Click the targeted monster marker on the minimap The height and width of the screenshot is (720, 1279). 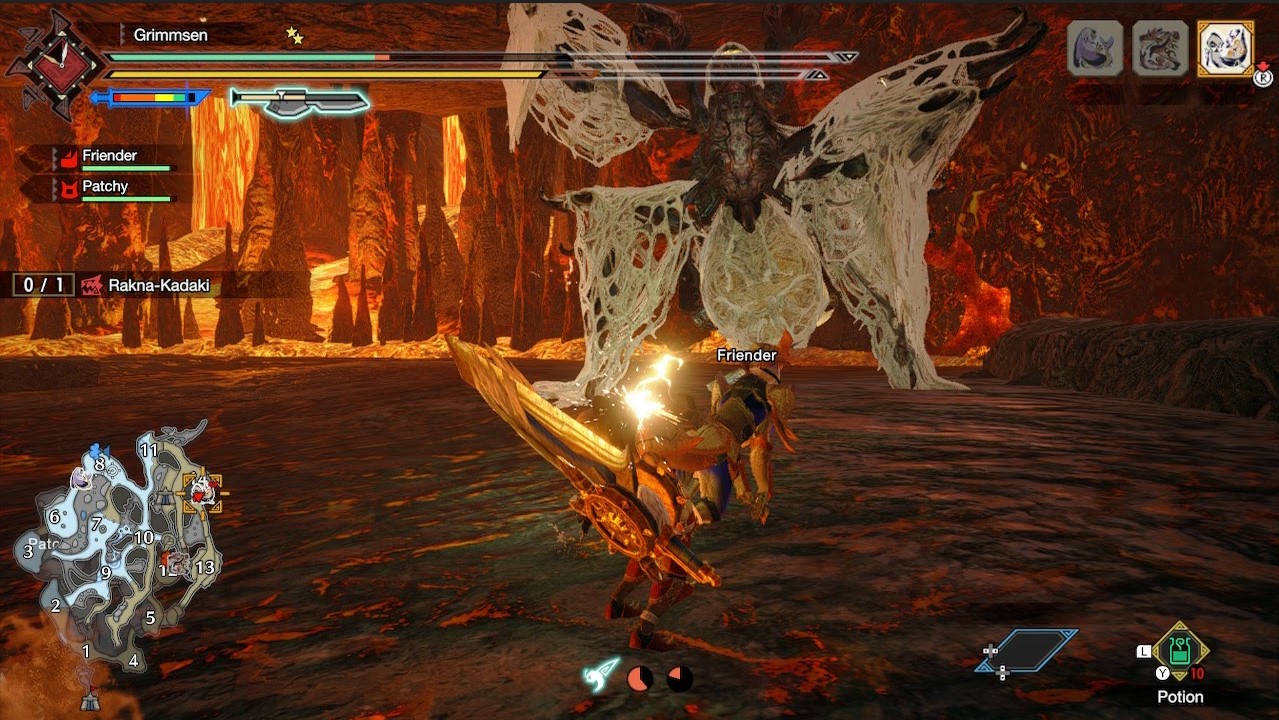201,491
